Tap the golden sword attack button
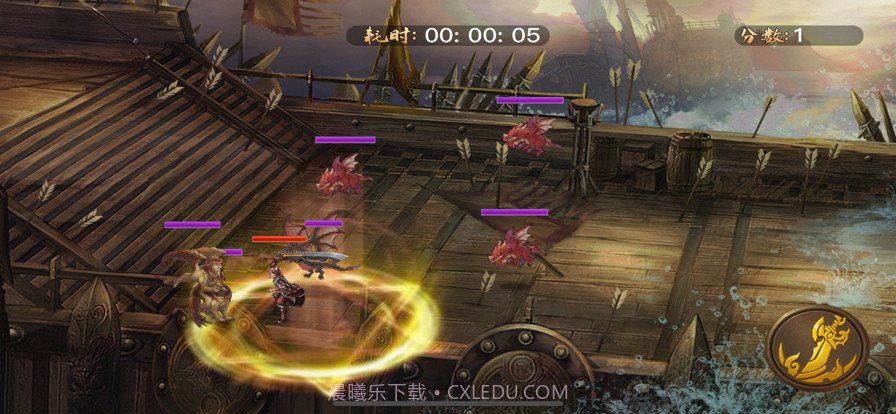 (820, 346)
